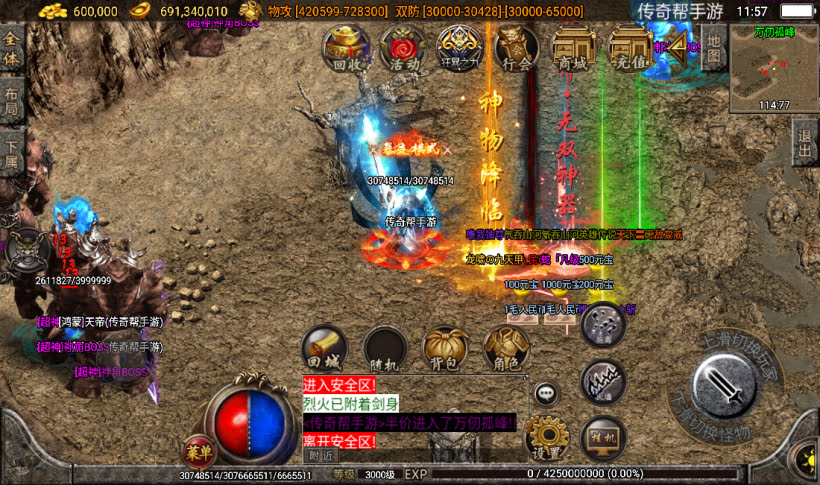The height and width of the screenshot is (485, 820).
Task: Tap the 退出 exit button
Action: click(806, 143)
